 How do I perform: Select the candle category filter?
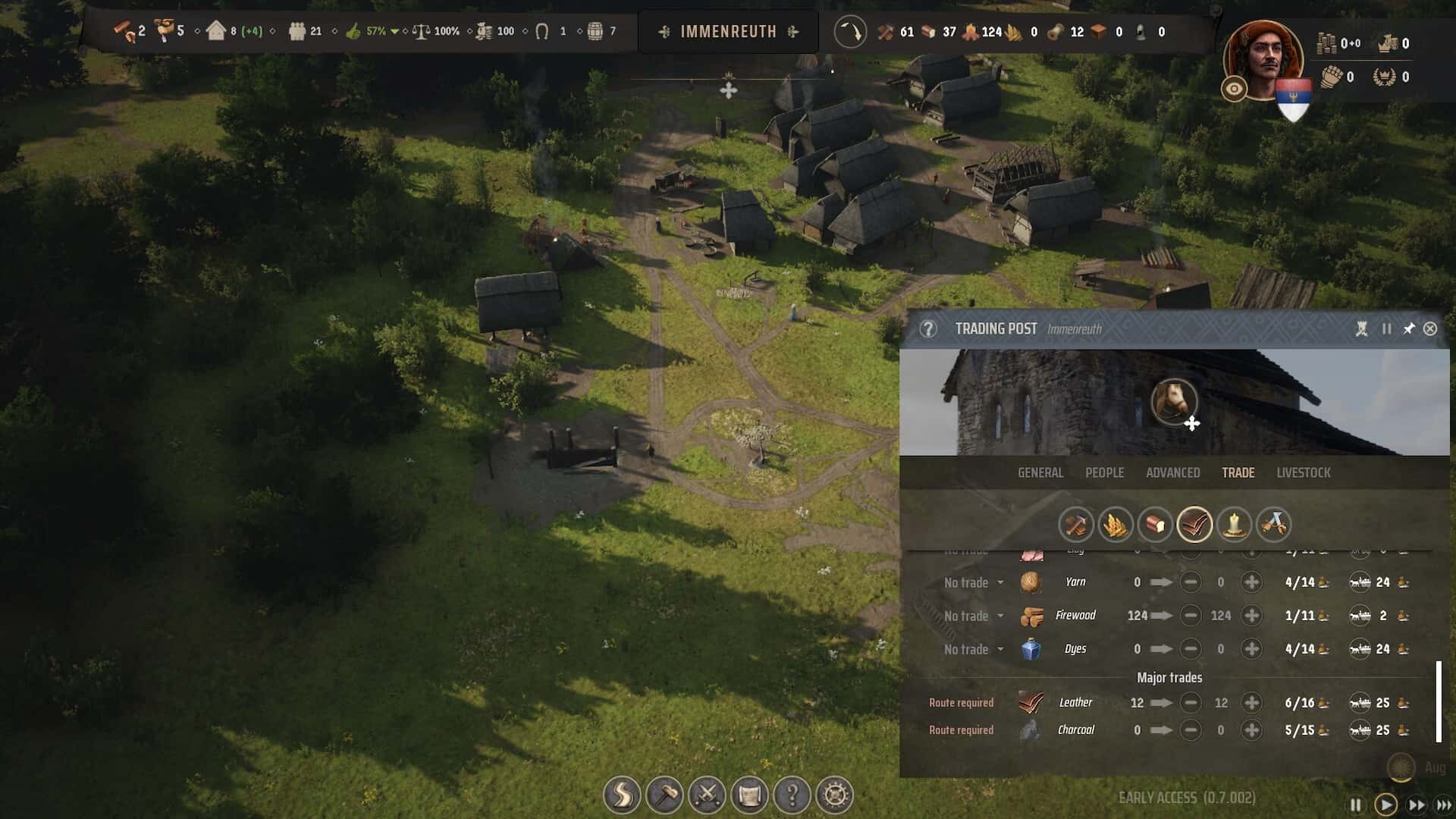pyautogui.click(x=1233, y=524)
